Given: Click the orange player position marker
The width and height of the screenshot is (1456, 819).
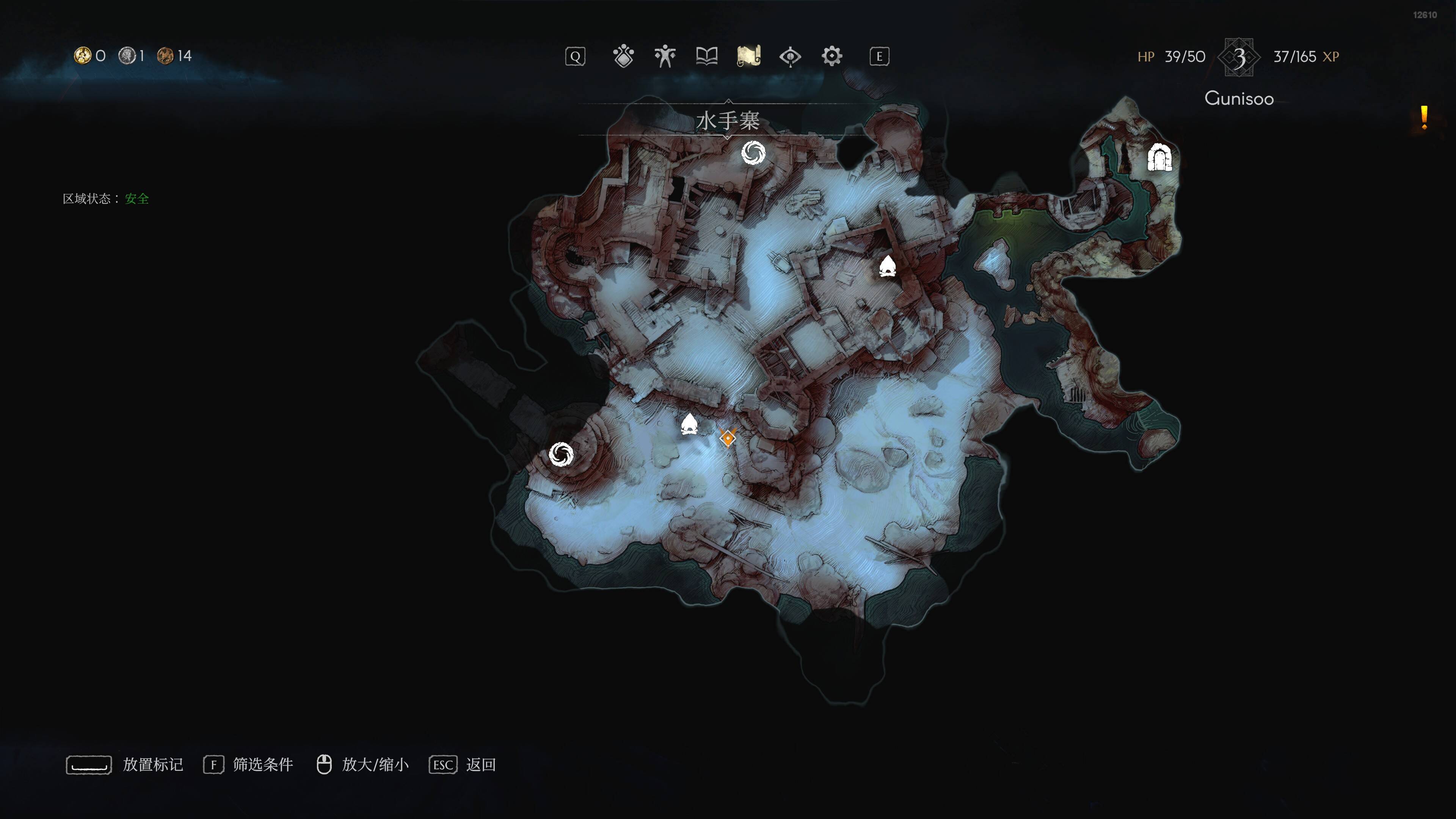Looking at the screenshot, I should [x=728, y=438].
